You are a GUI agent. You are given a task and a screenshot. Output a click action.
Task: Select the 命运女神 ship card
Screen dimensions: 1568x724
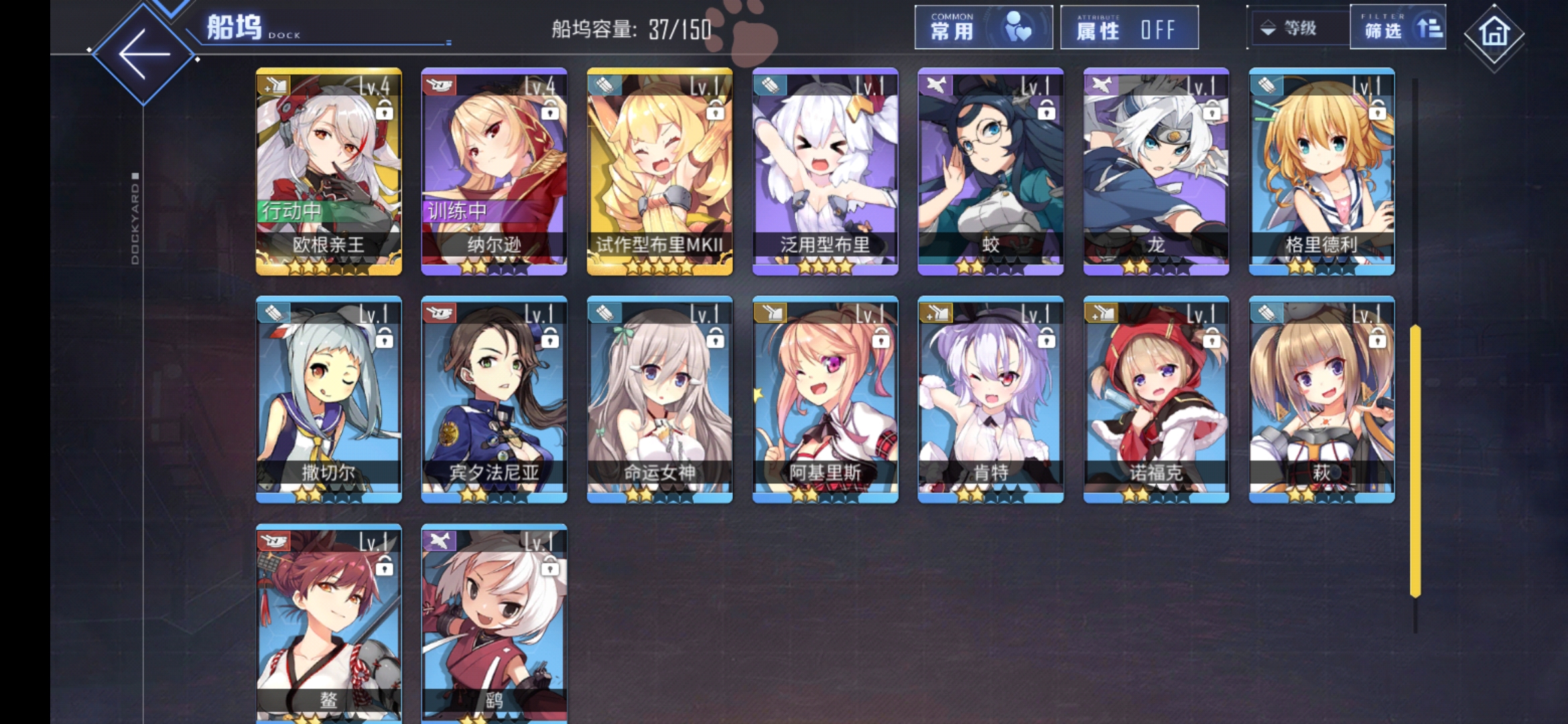coord(660,399)
